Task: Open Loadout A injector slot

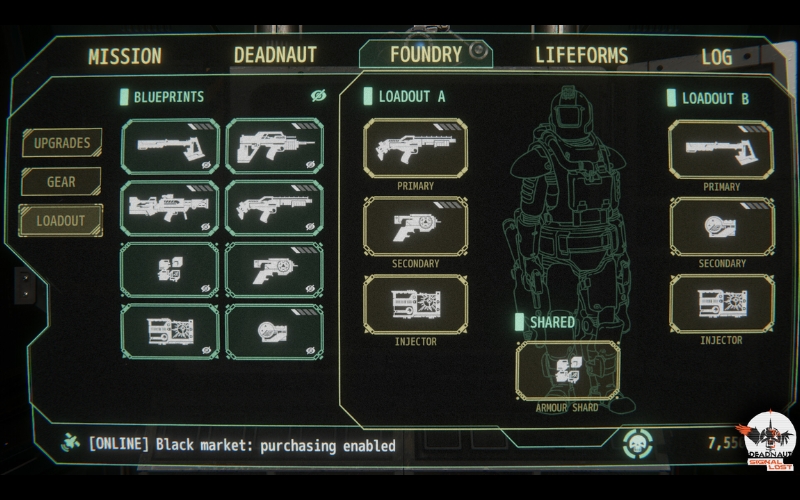Action: click(x=415, y=303)
